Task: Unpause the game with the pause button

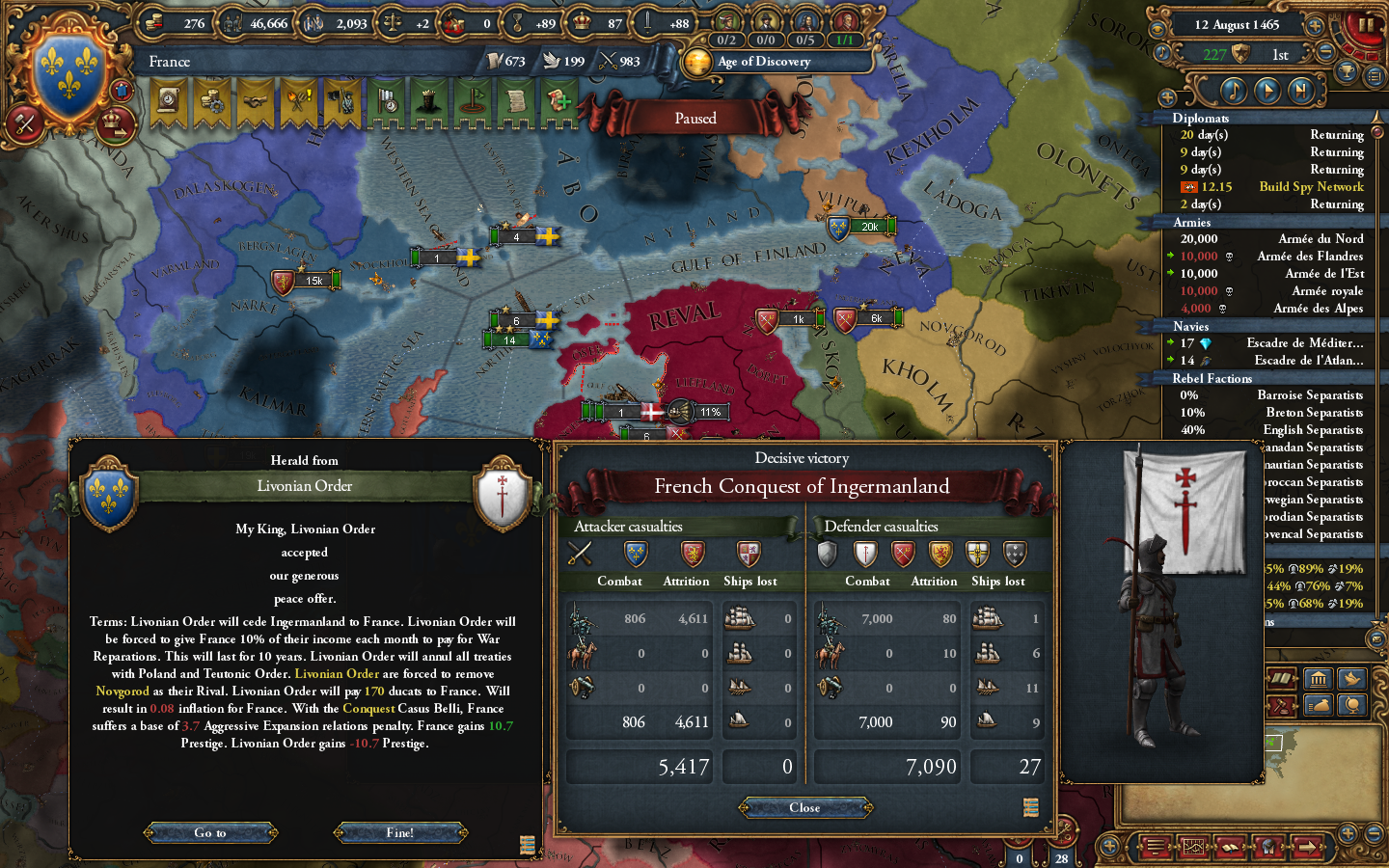Action: pyautogui.click(x=1366, y=26)
